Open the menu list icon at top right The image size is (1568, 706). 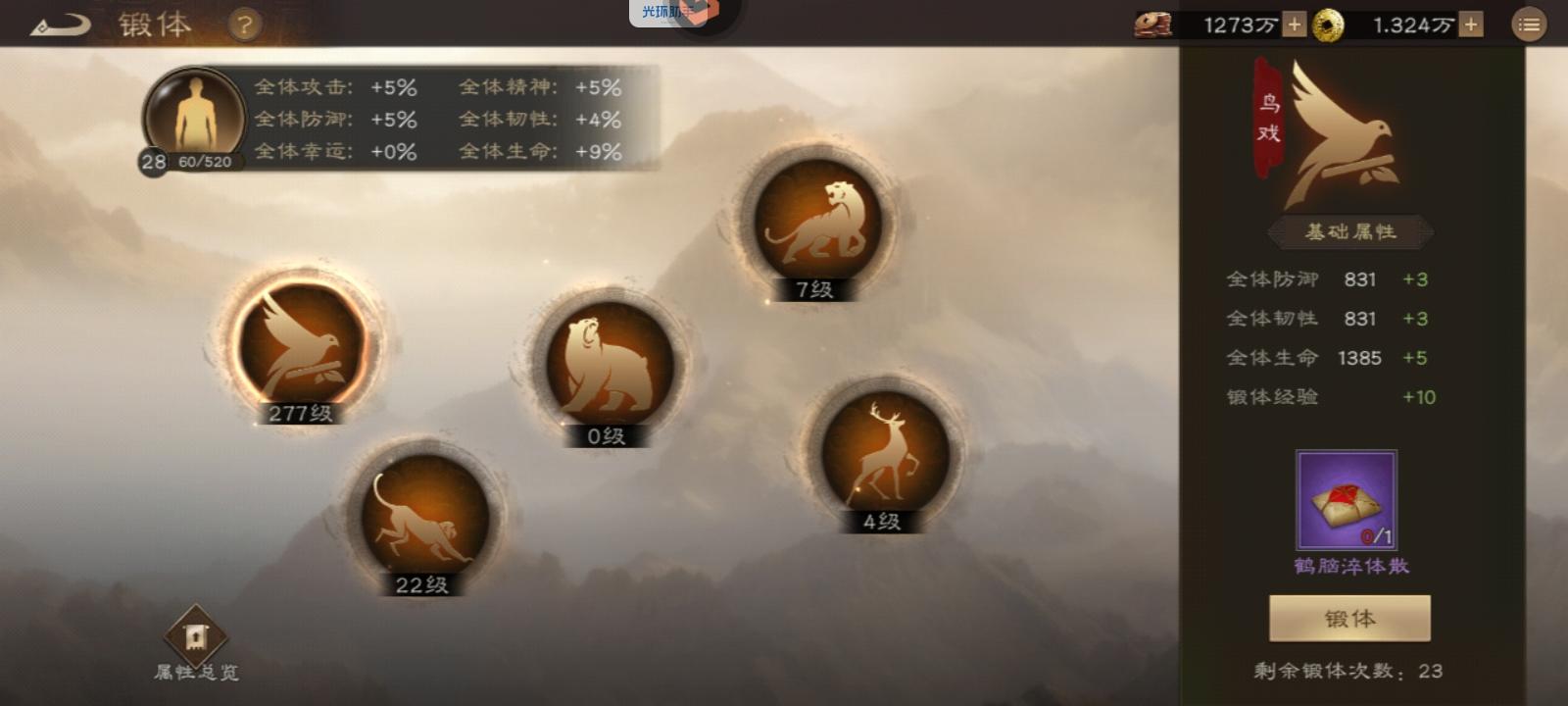click(1529, 25)
